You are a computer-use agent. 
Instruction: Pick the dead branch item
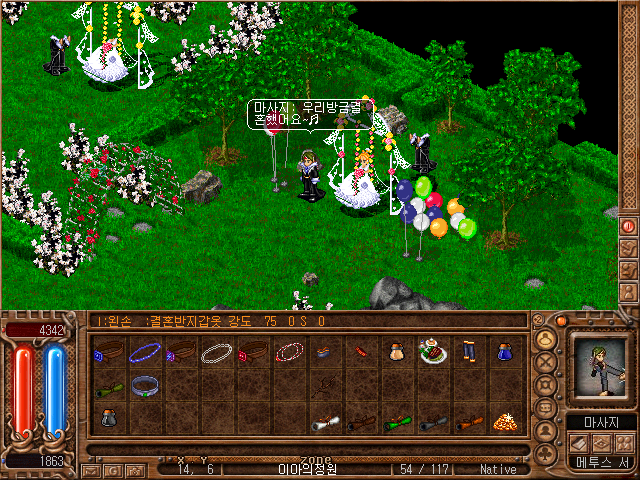tap(326, 387)
